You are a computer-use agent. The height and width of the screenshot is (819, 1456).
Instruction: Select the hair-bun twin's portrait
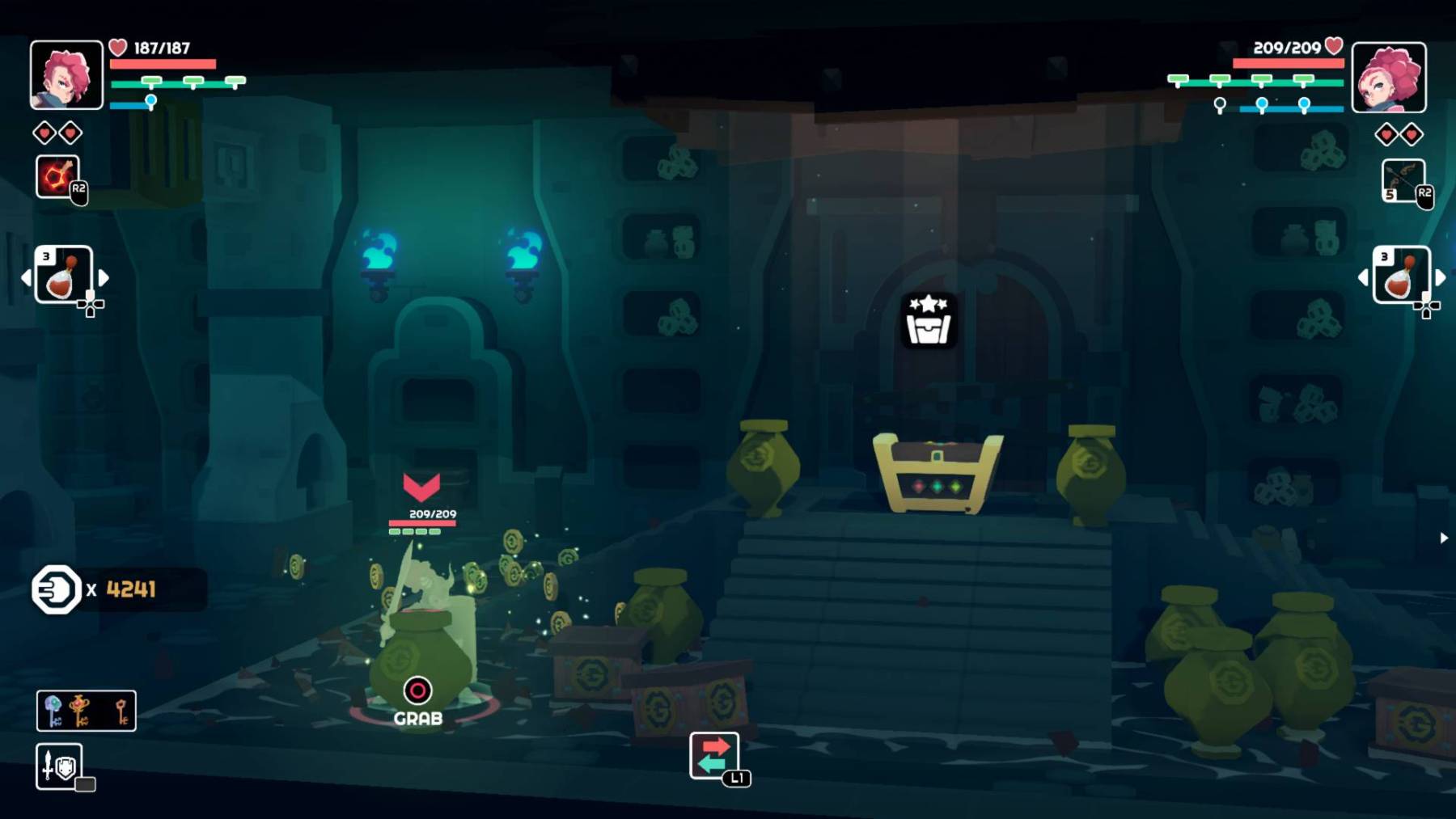[x=1389, y=78]
